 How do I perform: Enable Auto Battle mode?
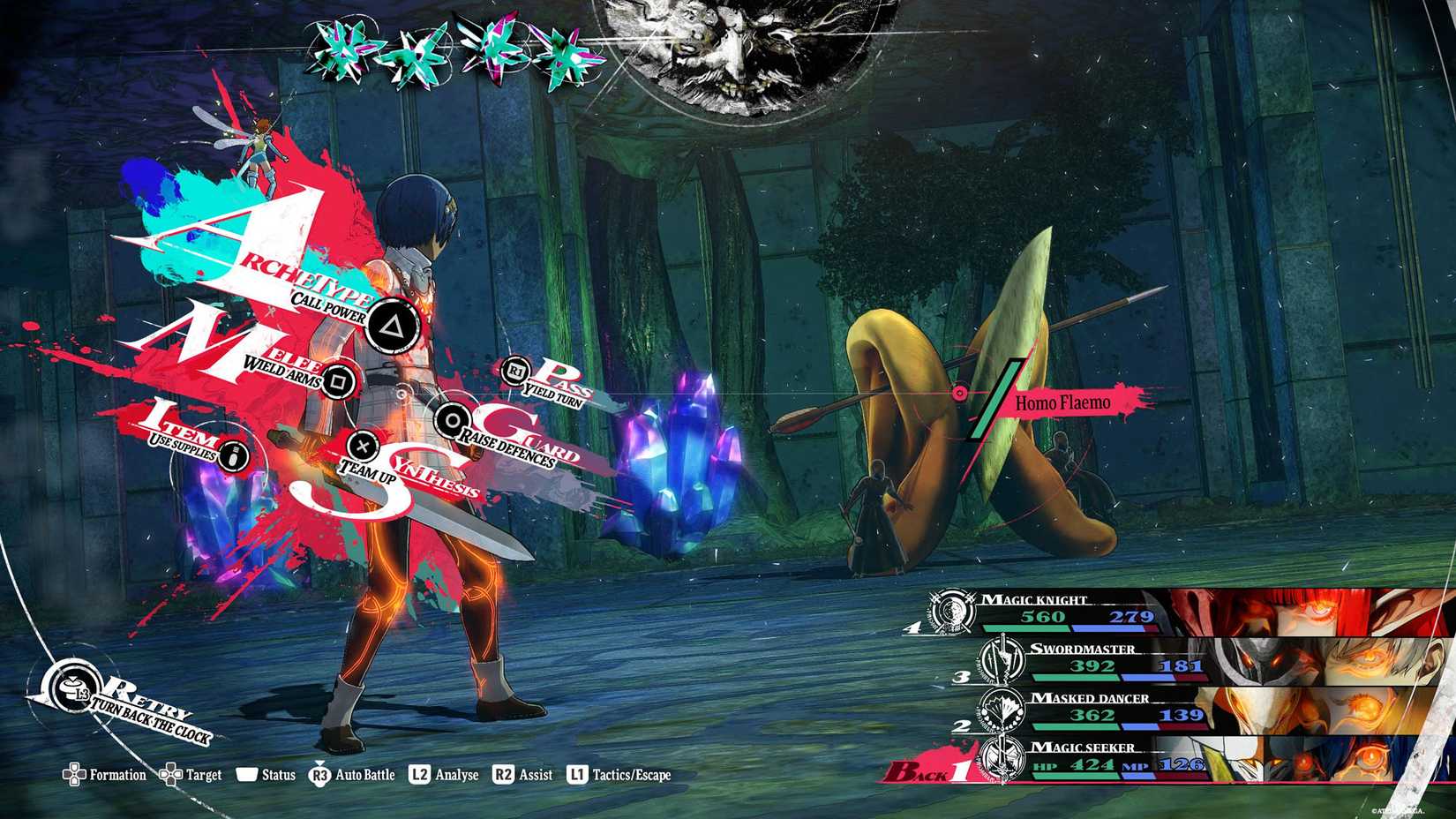tap(364, 774)
